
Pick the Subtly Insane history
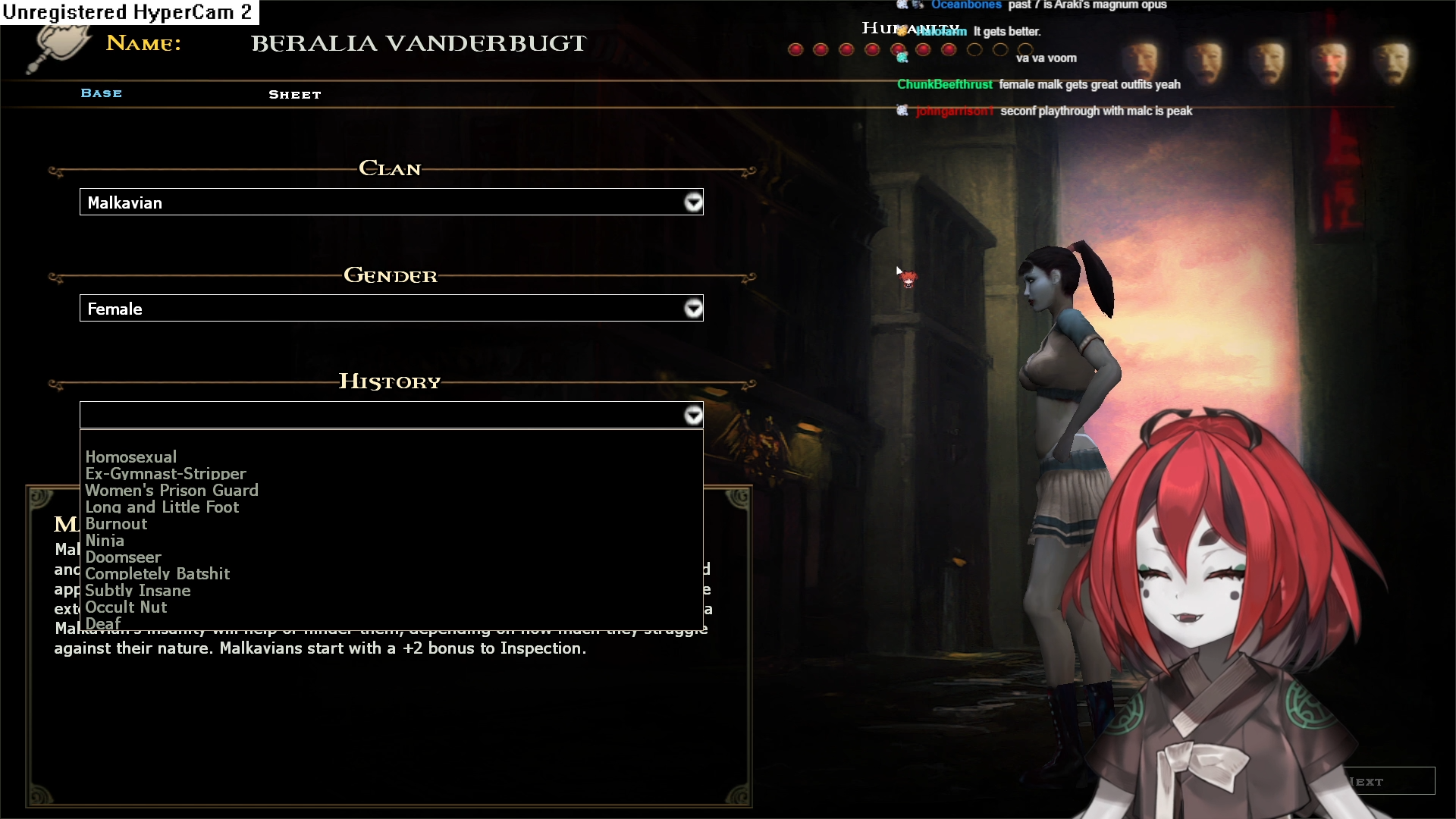click(x=137, y=591)
